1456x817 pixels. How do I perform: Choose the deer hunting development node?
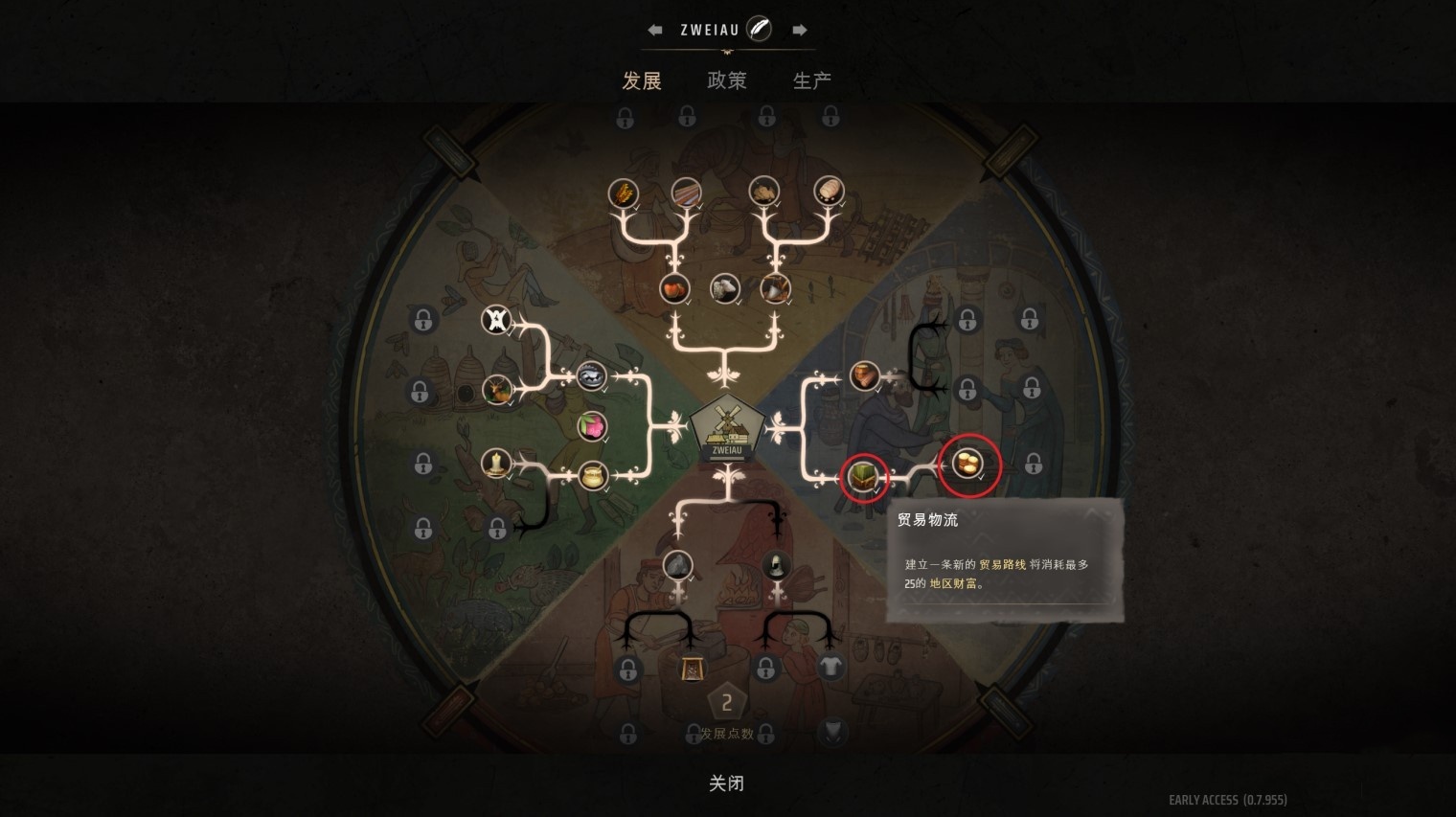pyautogui.click(x=498, y=391)
